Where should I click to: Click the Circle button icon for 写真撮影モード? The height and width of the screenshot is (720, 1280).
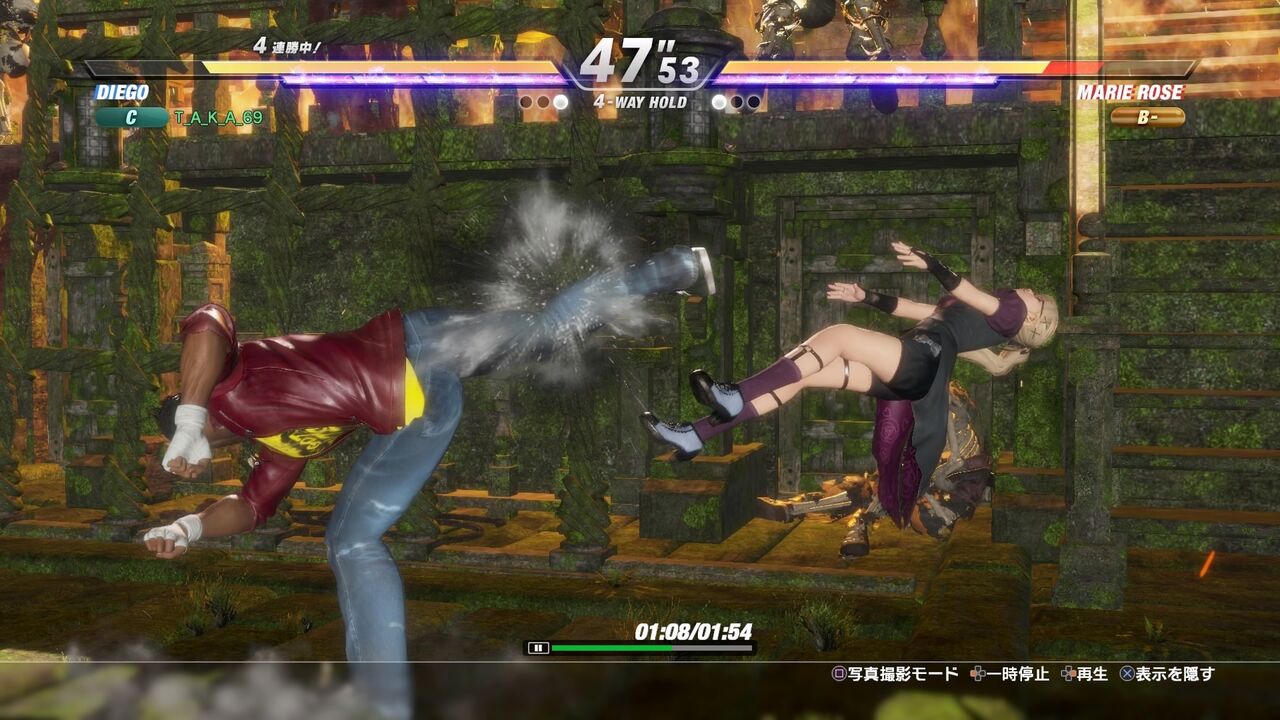coord(840,674)
